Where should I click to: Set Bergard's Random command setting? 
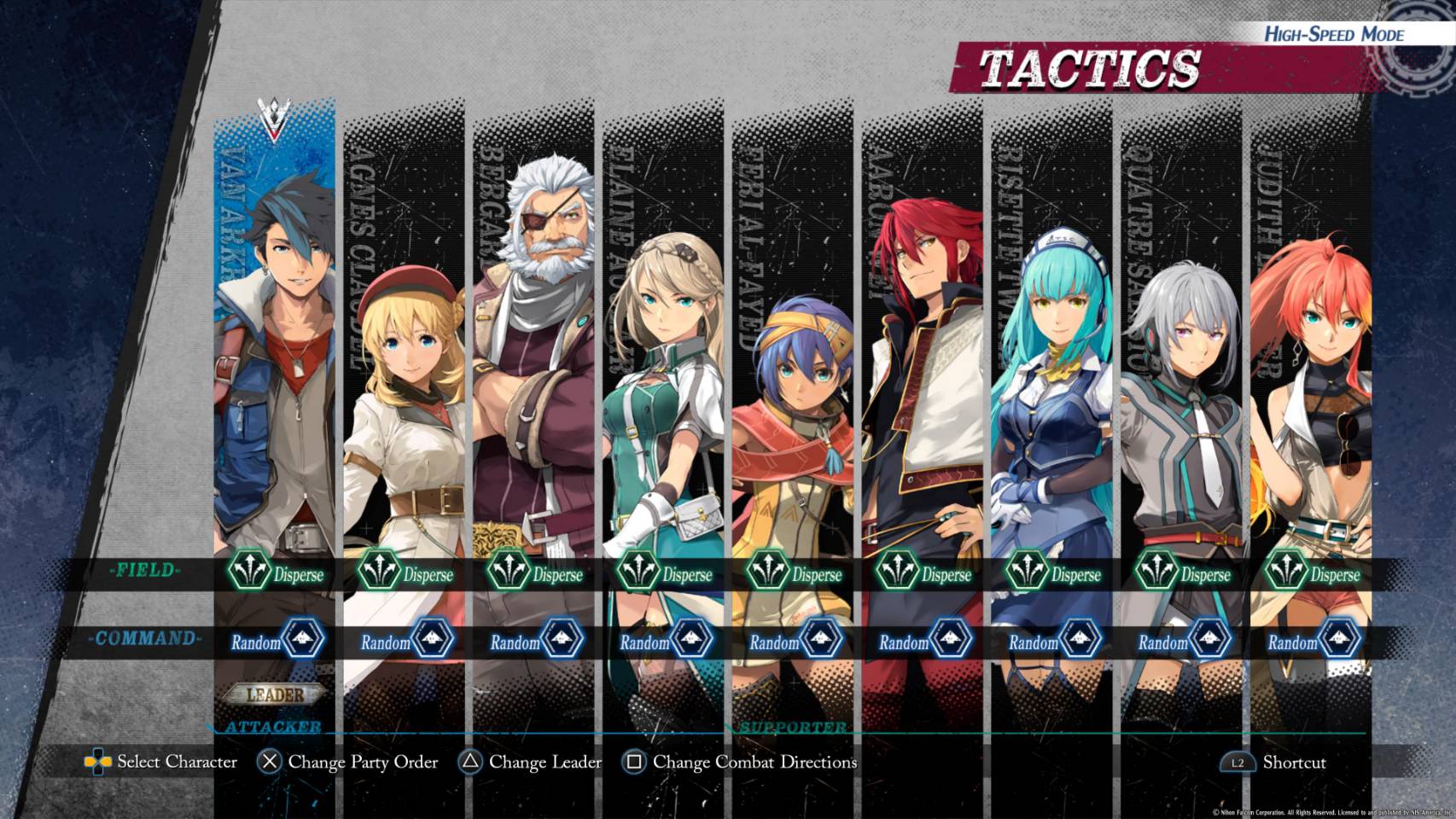536,641
